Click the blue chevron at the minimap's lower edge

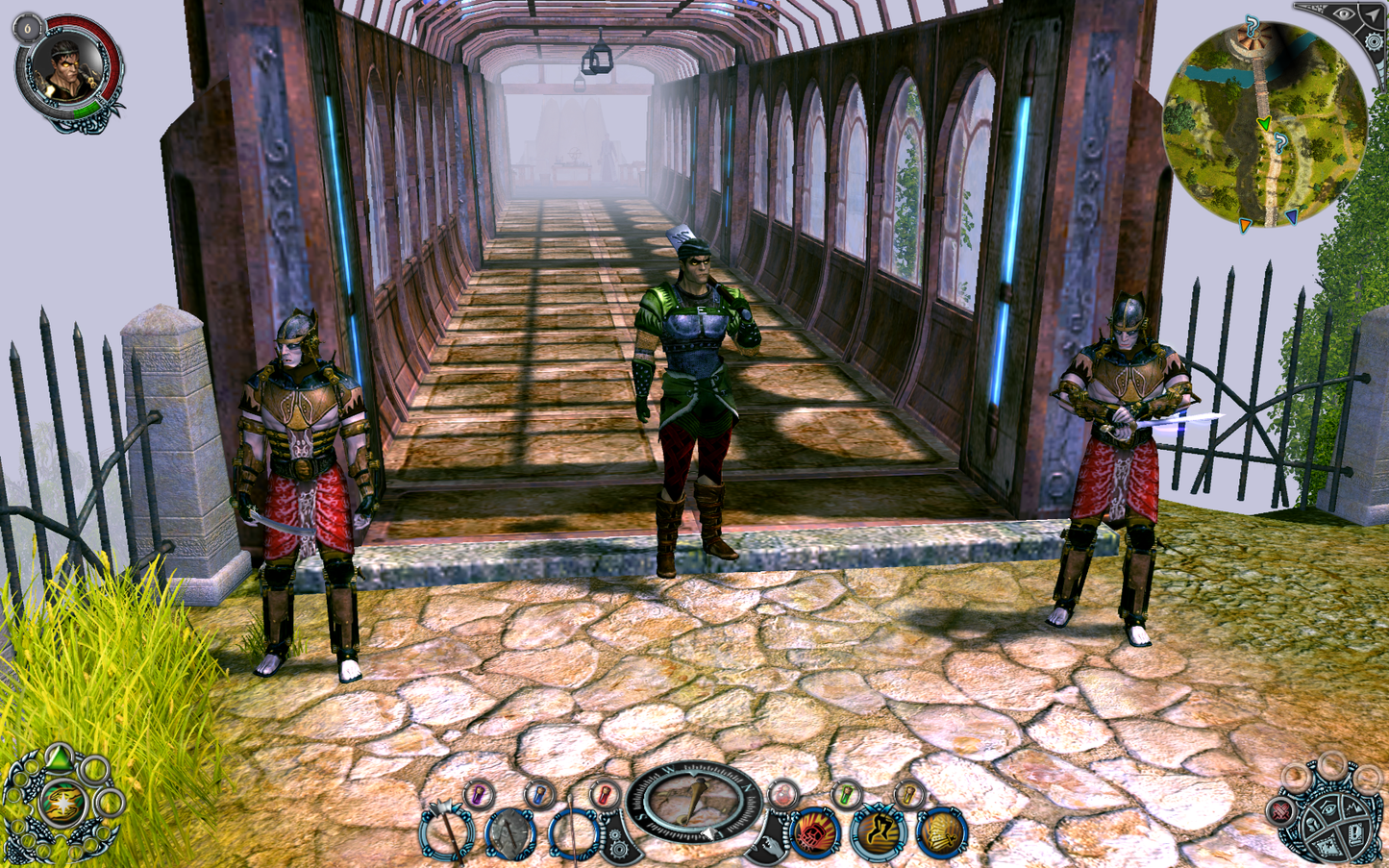[1290, 216]
